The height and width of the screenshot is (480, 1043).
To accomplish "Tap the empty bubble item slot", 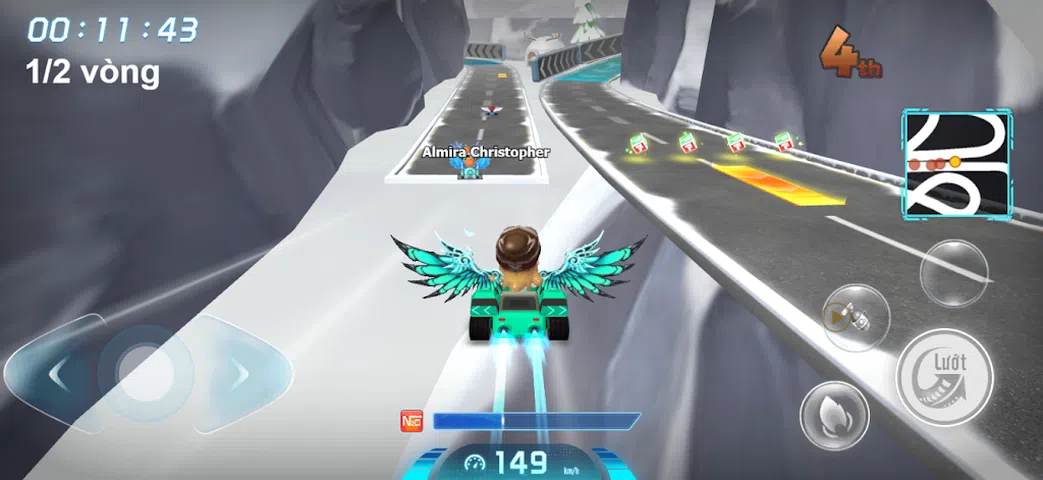I will point(954,272).
